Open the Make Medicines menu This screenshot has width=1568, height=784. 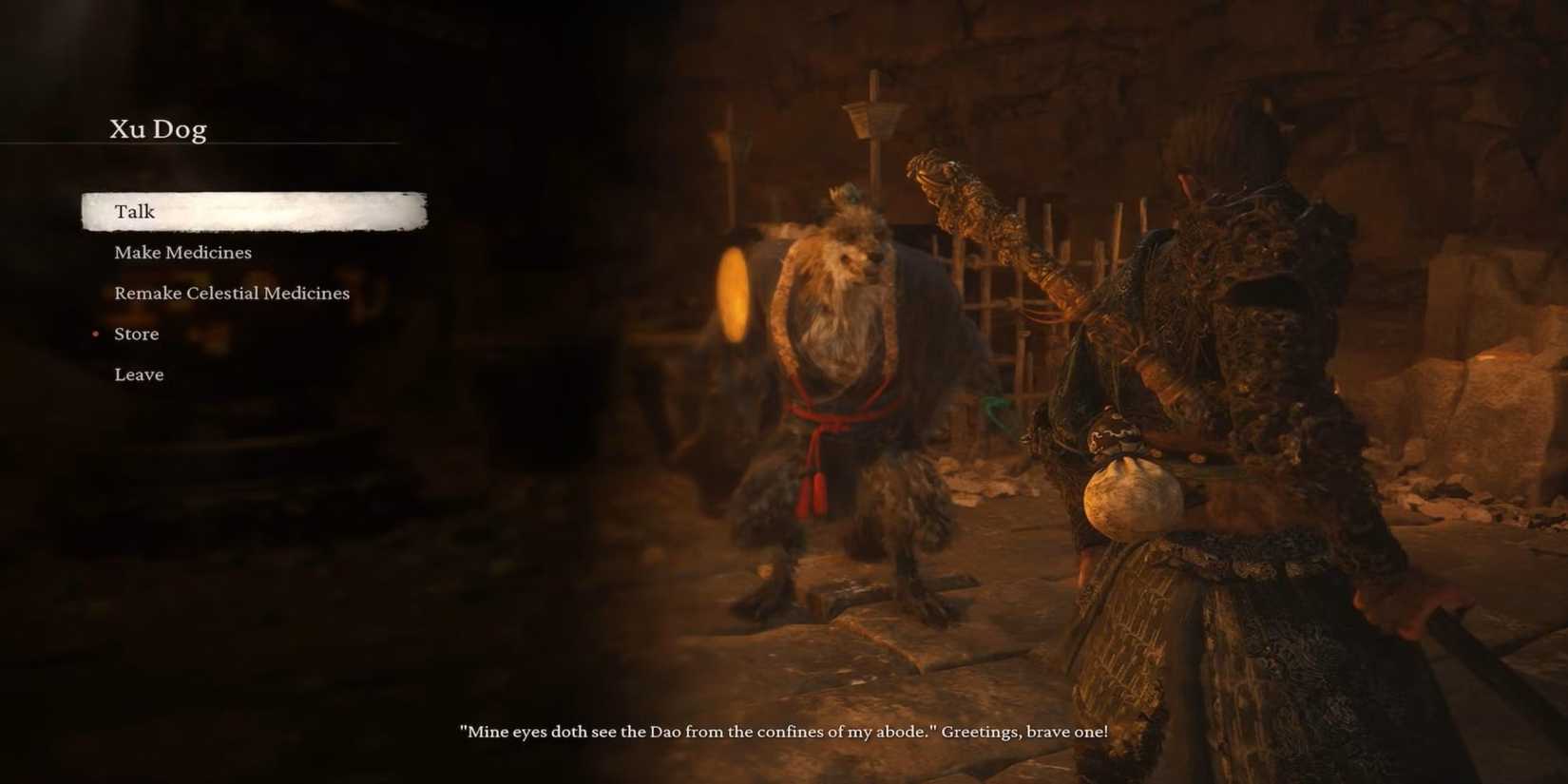pos(182,252)
